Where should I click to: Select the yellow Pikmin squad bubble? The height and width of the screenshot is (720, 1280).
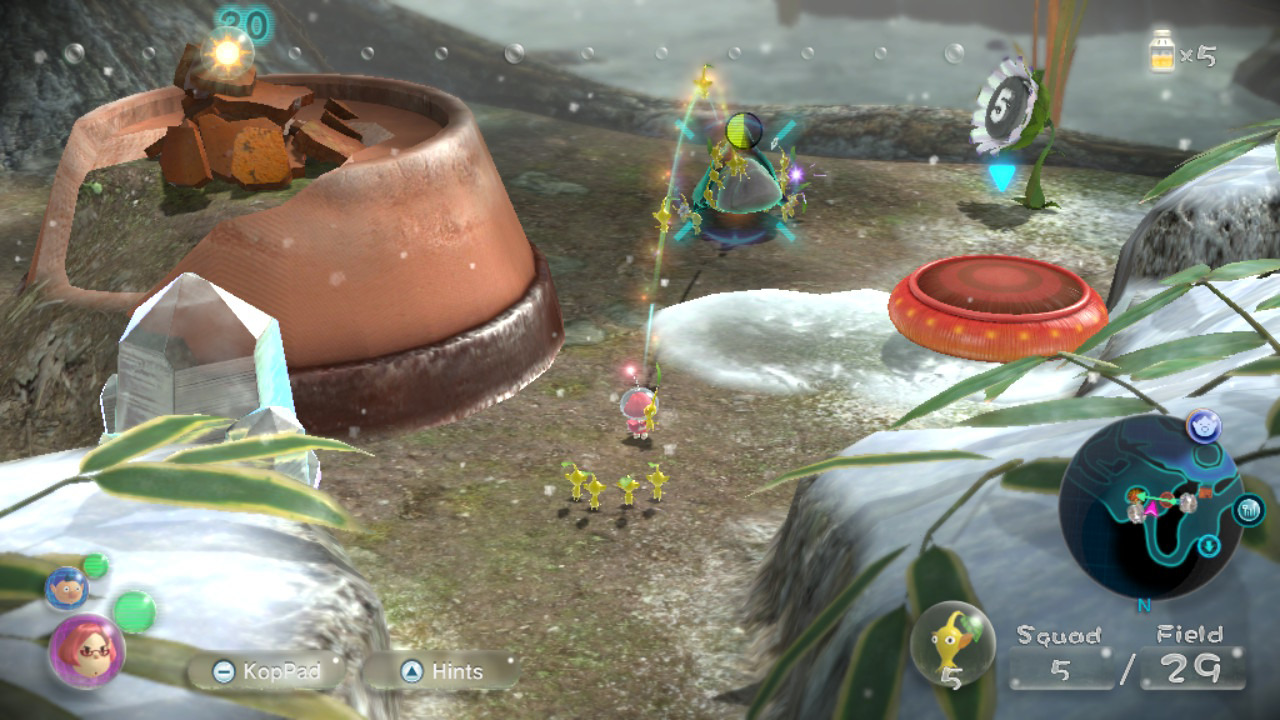pyautogui.click(x=952, y=643)
